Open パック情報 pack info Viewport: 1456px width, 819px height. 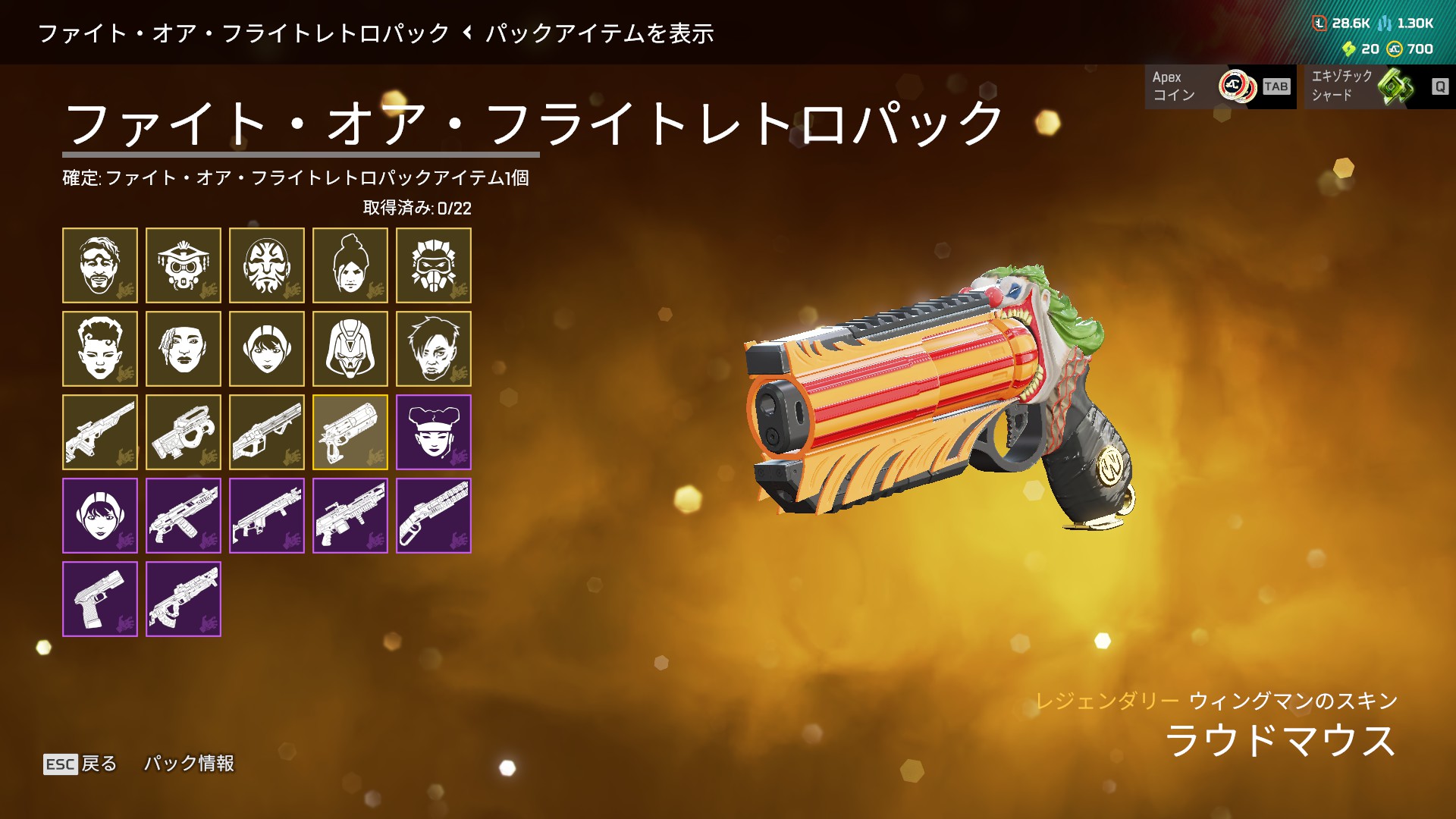189,764
